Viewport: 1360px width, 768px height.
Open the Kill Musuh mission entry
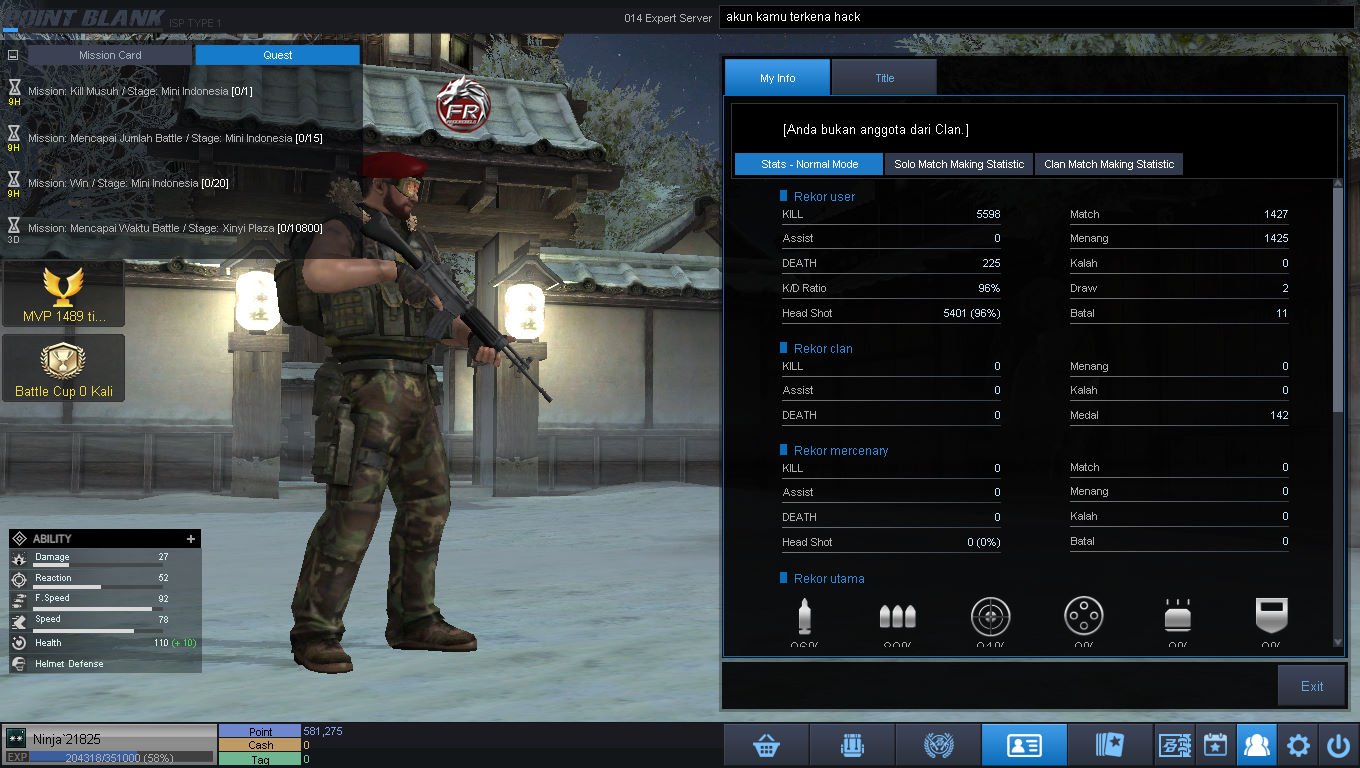click(x=140, y=91)
